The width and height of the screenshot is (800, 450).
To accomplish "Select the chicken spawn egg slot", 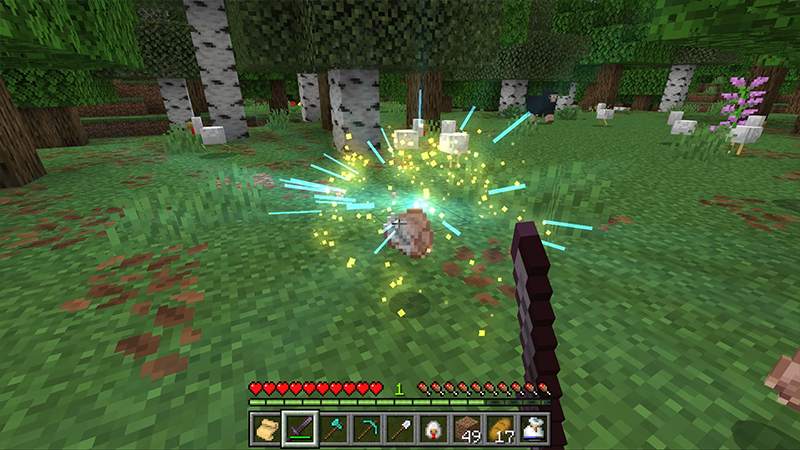I will coord(434,427).
